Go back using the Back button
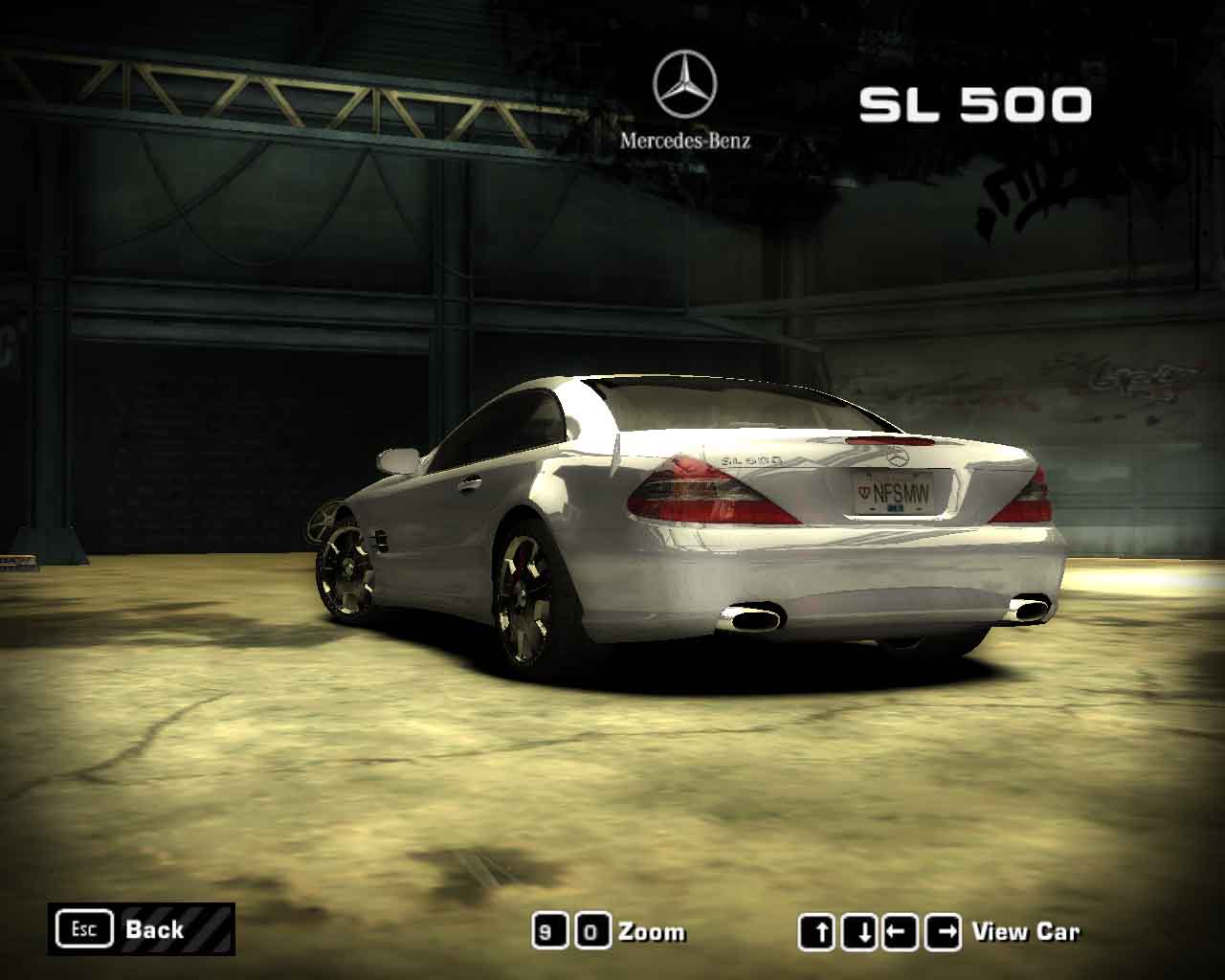Image resolution: width=1225 pixels, height=980 pixels. pos(141,928)
